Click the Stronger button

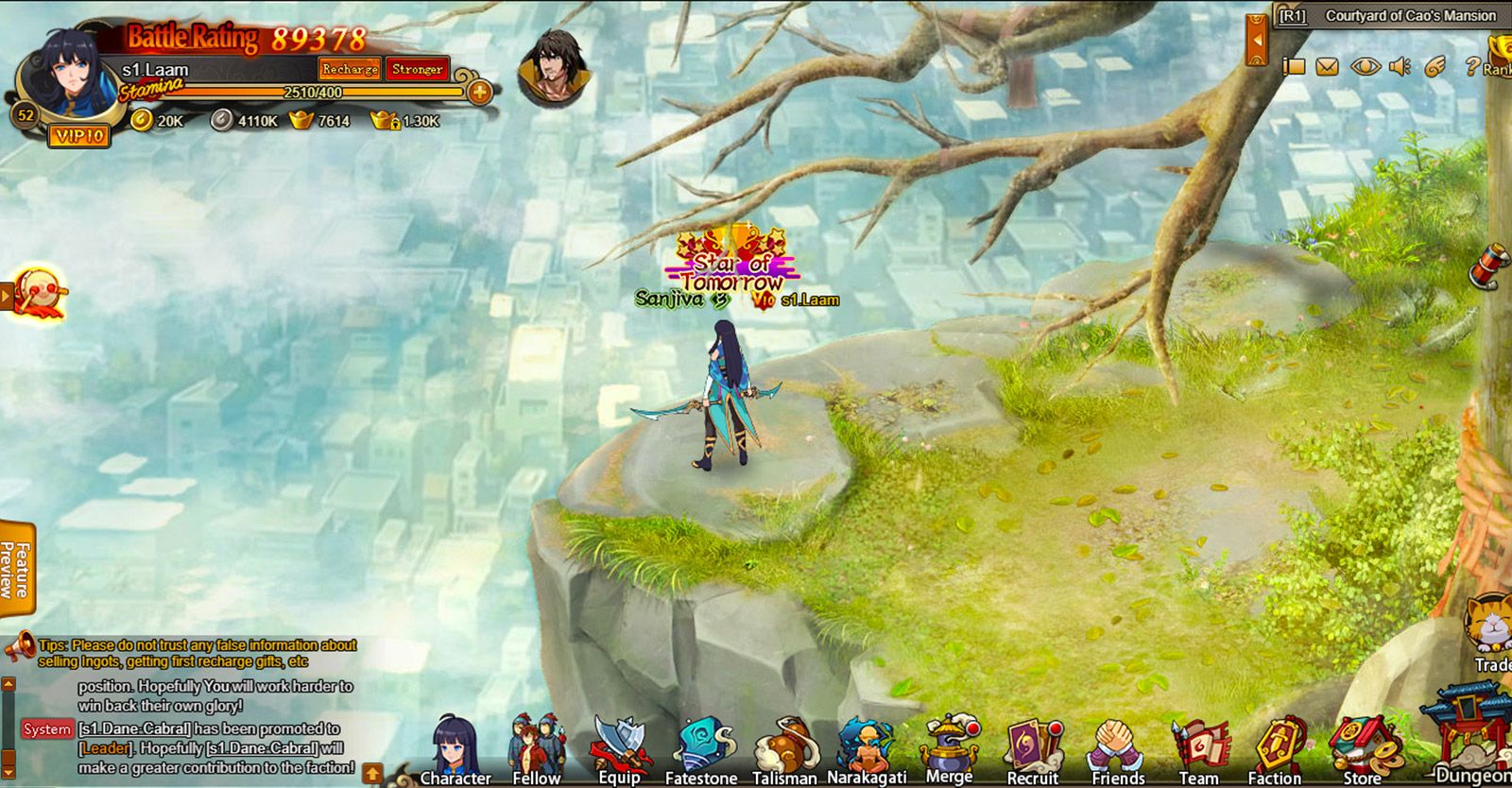coord(417,69)
